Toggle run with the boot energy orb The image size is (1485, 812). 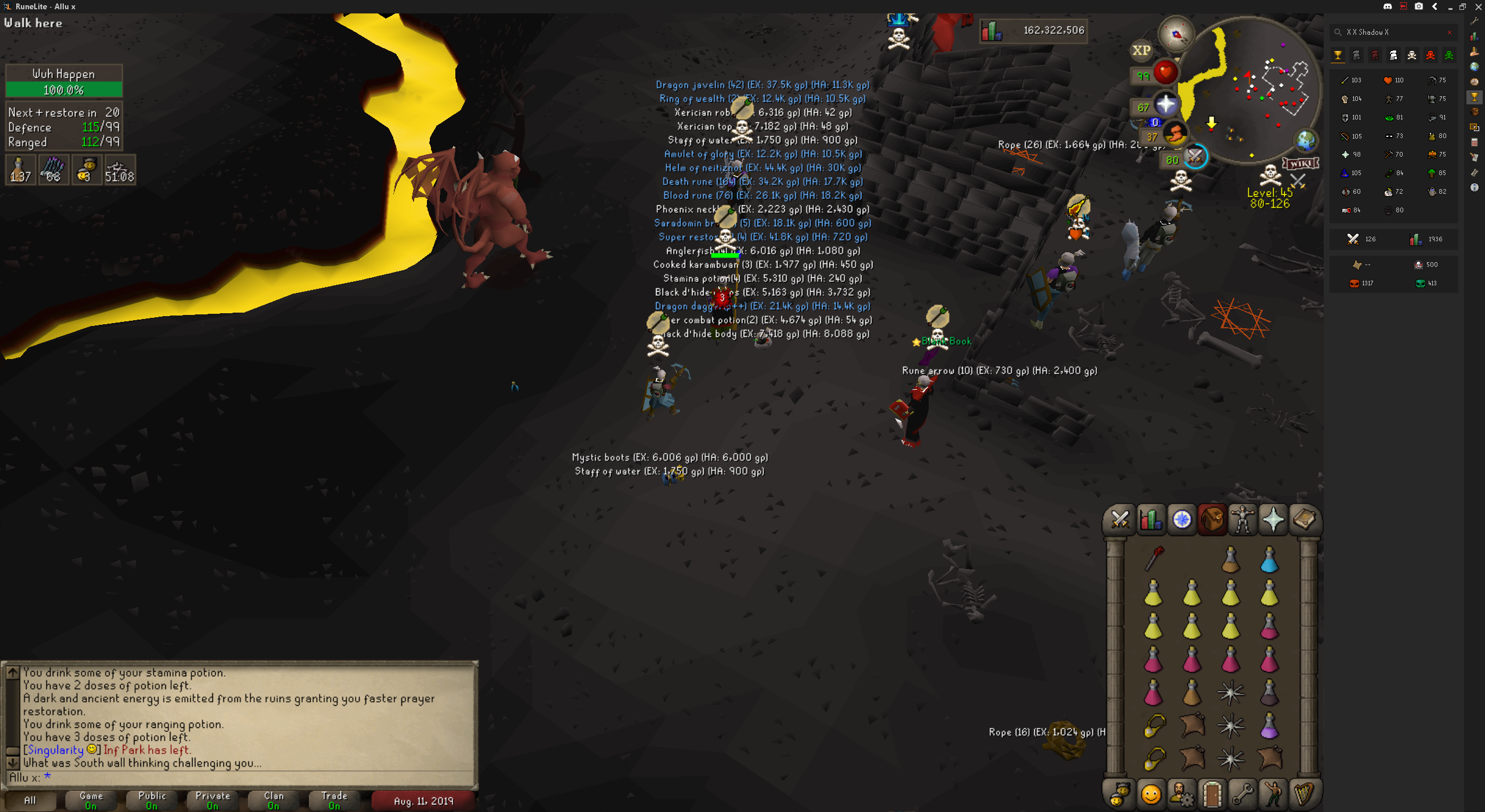[1174, 135]
